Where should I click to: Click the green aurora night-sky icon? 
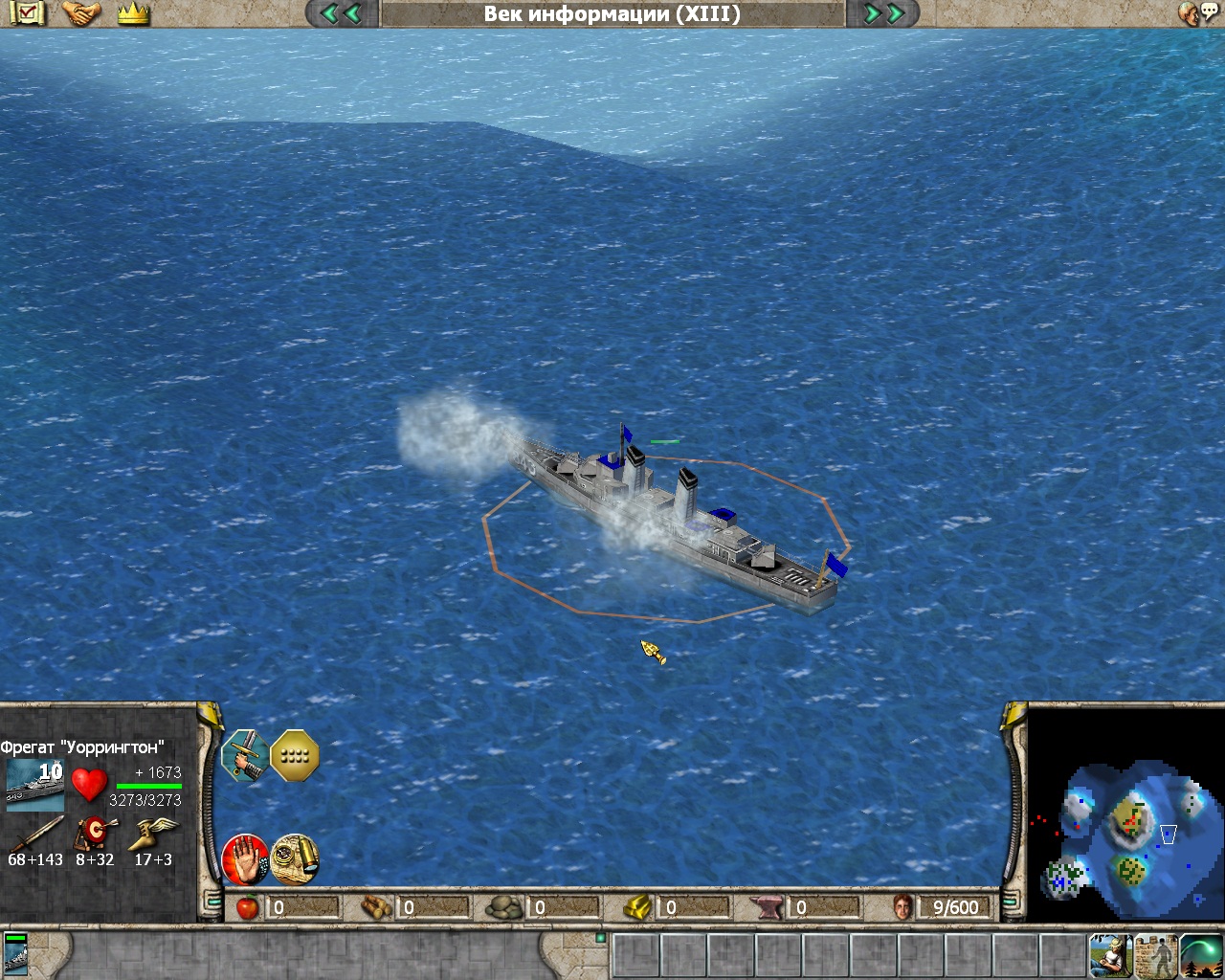(1201, 955)
